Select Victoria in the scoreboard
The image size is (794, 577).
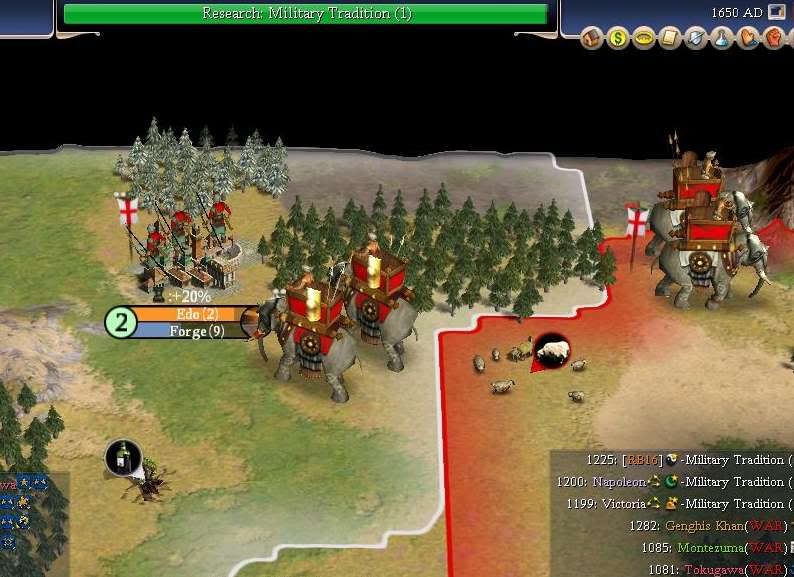point(622,504)
